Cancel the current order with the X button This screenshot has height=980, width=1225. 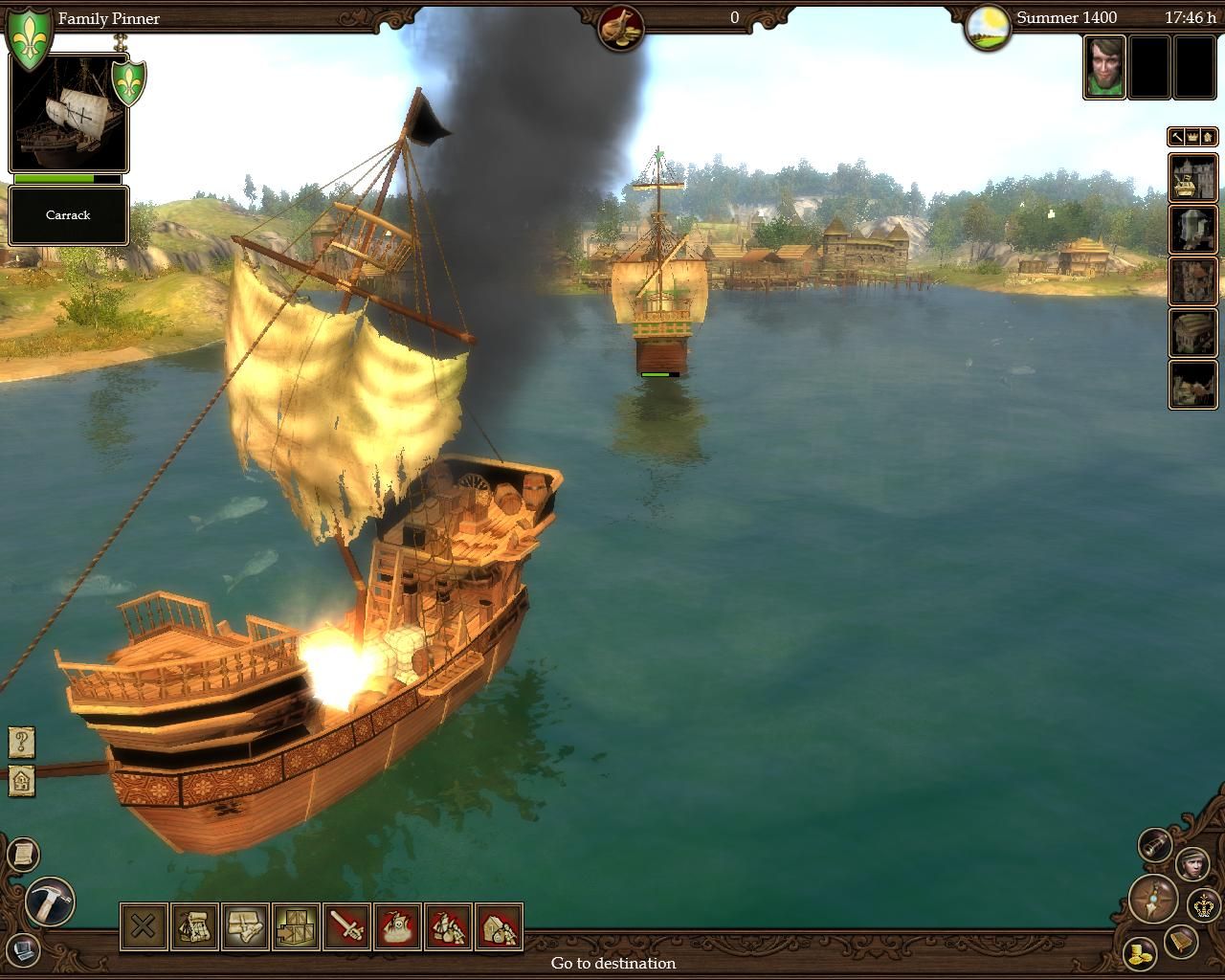click(x=144, y=926)
